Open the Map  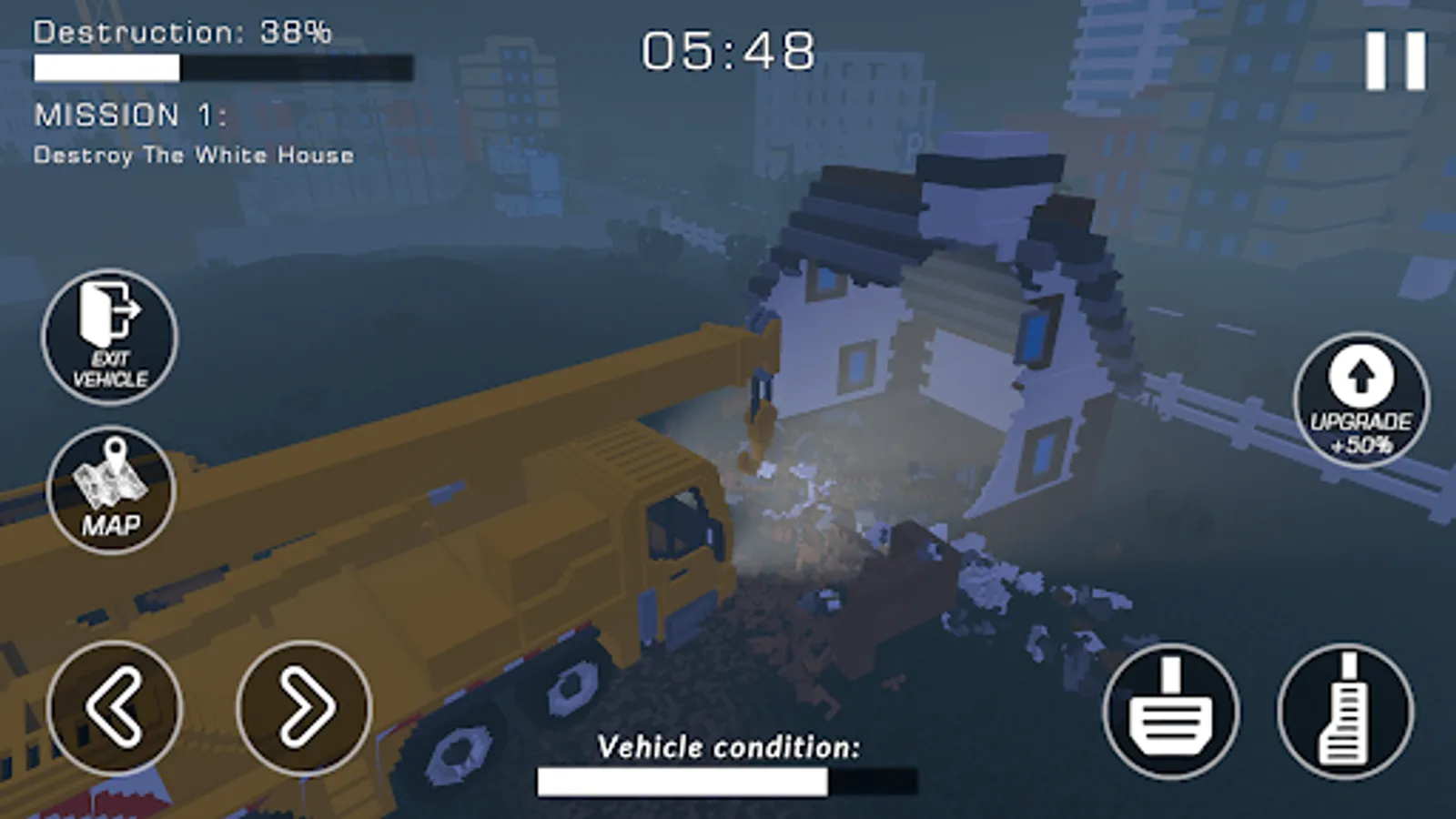108,490
